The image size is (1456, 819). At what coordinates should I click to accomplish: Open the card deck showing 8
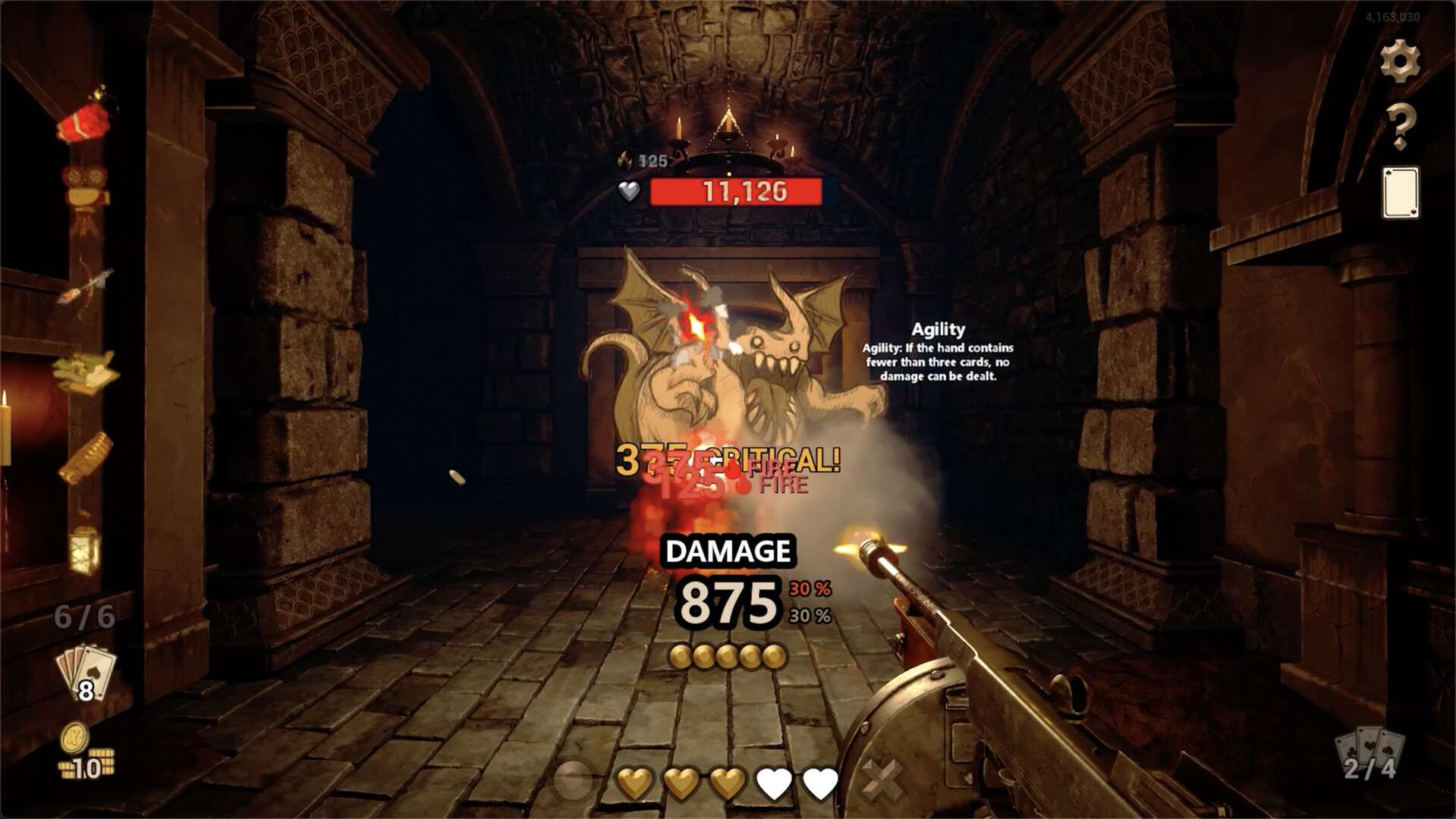tap(86, 674)
